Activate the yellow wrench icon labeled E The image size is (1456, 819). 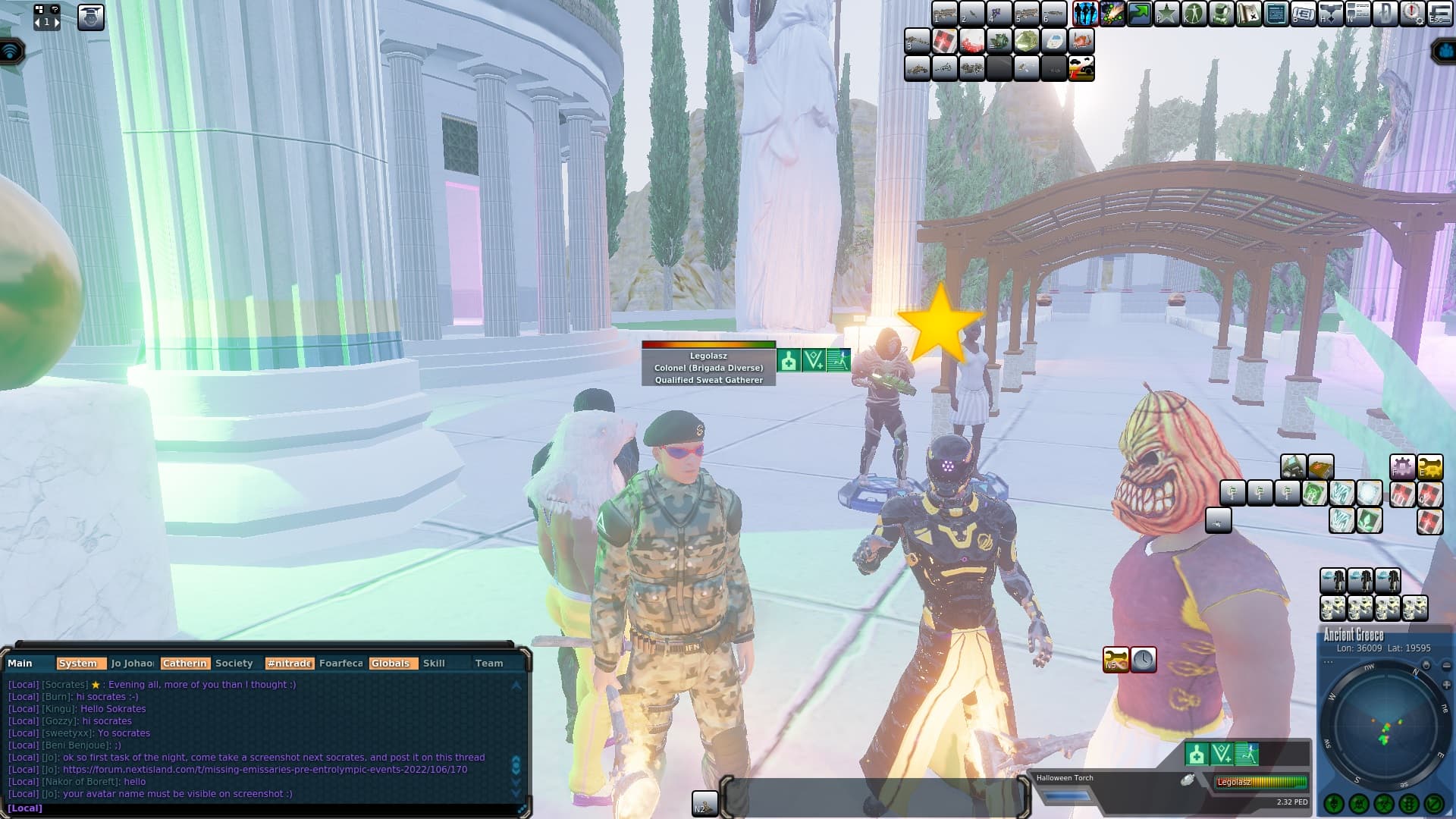click(1429, 466)
